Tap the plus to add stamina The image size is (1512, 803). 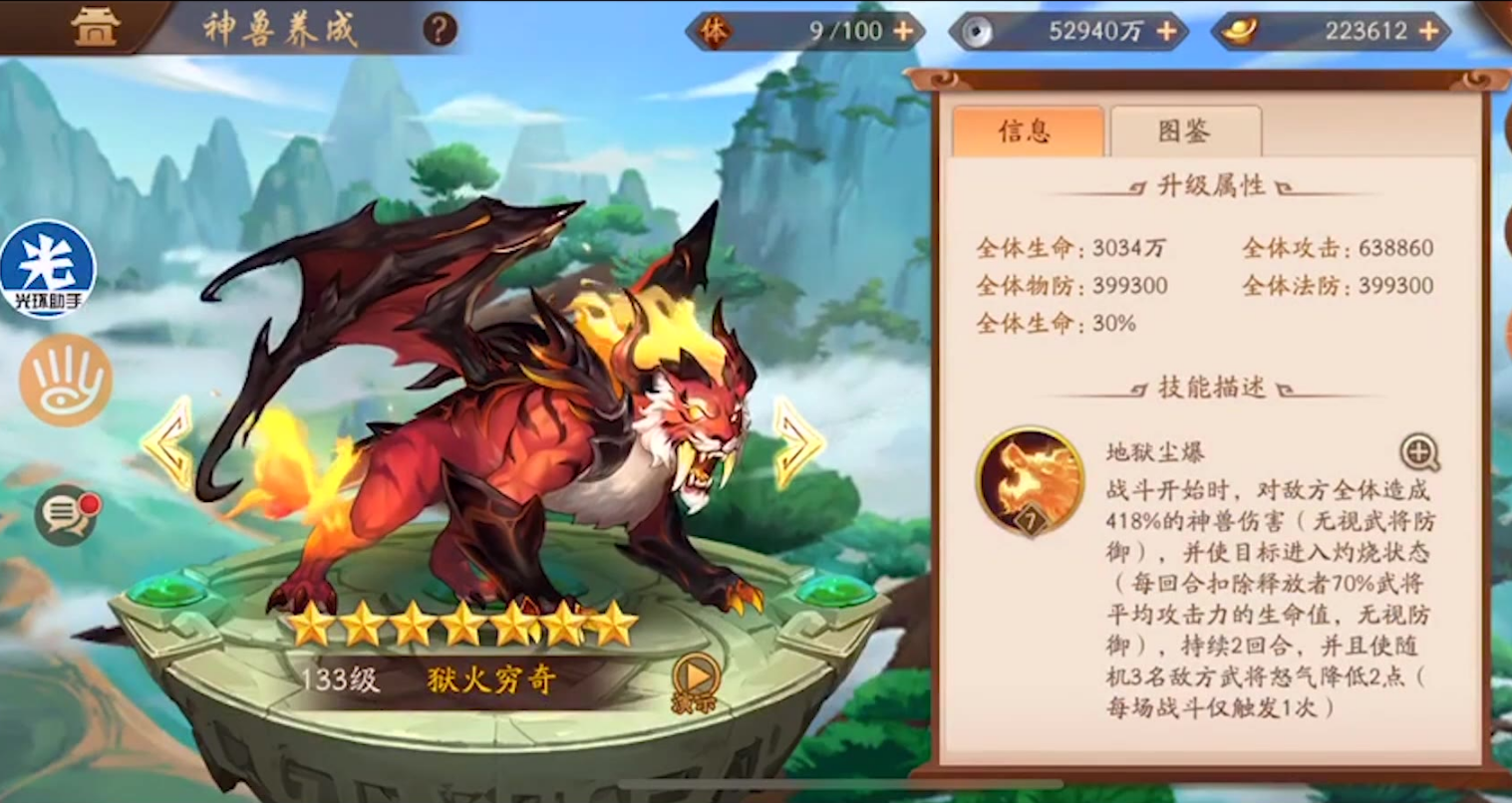903,30
